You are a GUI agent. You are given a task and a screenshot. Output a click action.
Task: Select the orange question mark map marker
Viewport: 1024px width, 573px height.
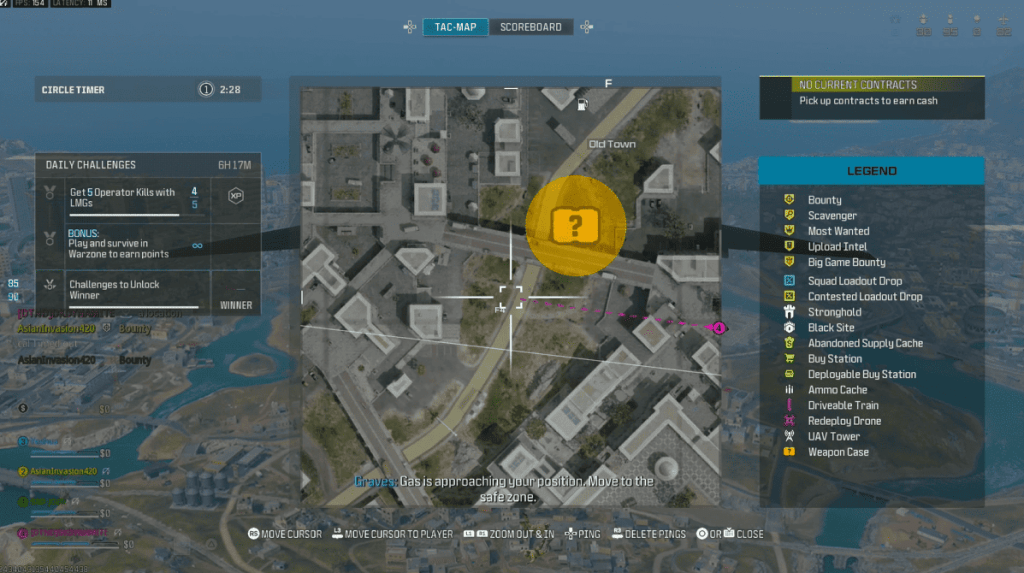[x=575, y=226]
